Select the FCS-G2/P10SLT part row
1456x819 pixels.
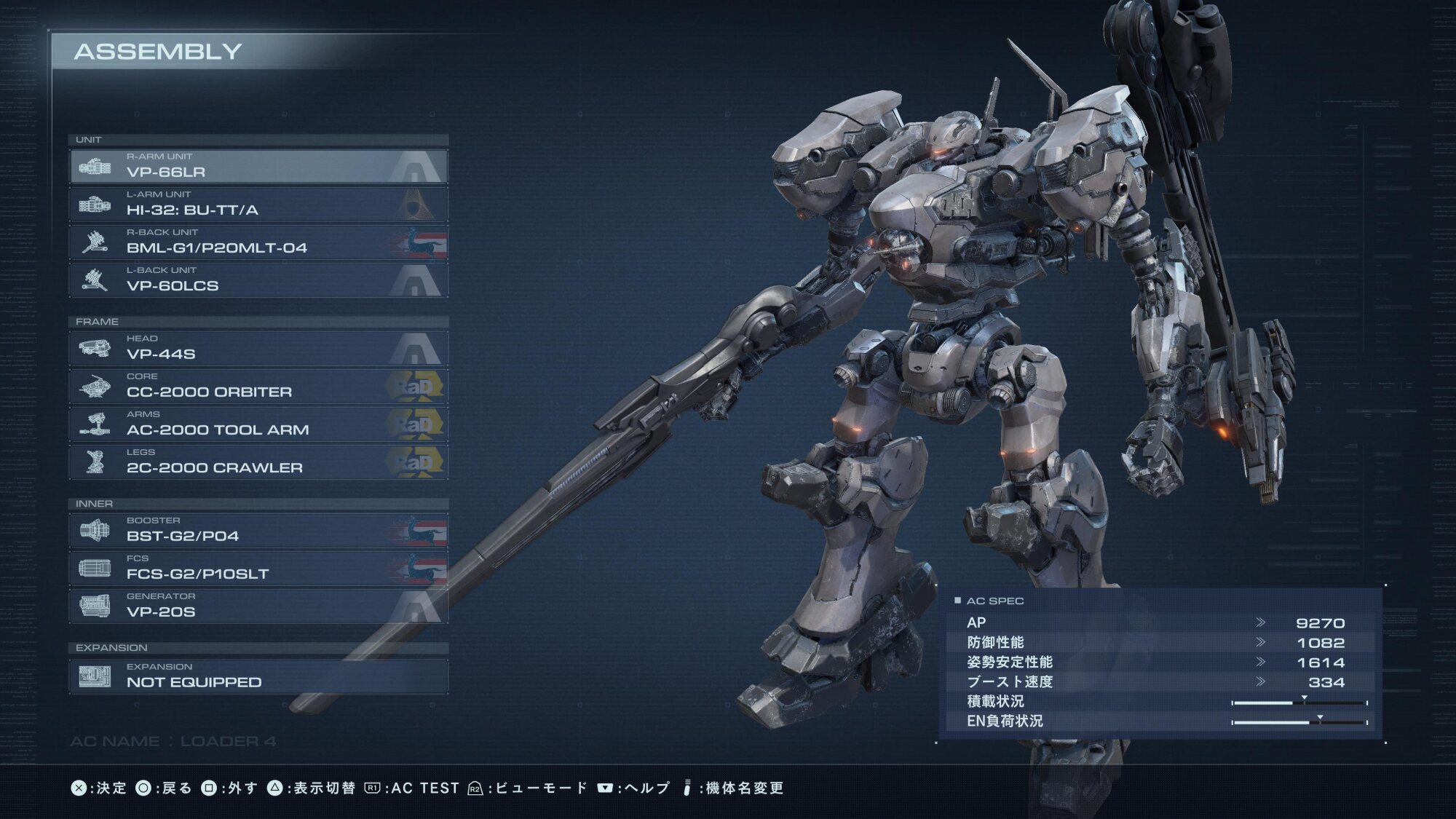tap(258, 569)
